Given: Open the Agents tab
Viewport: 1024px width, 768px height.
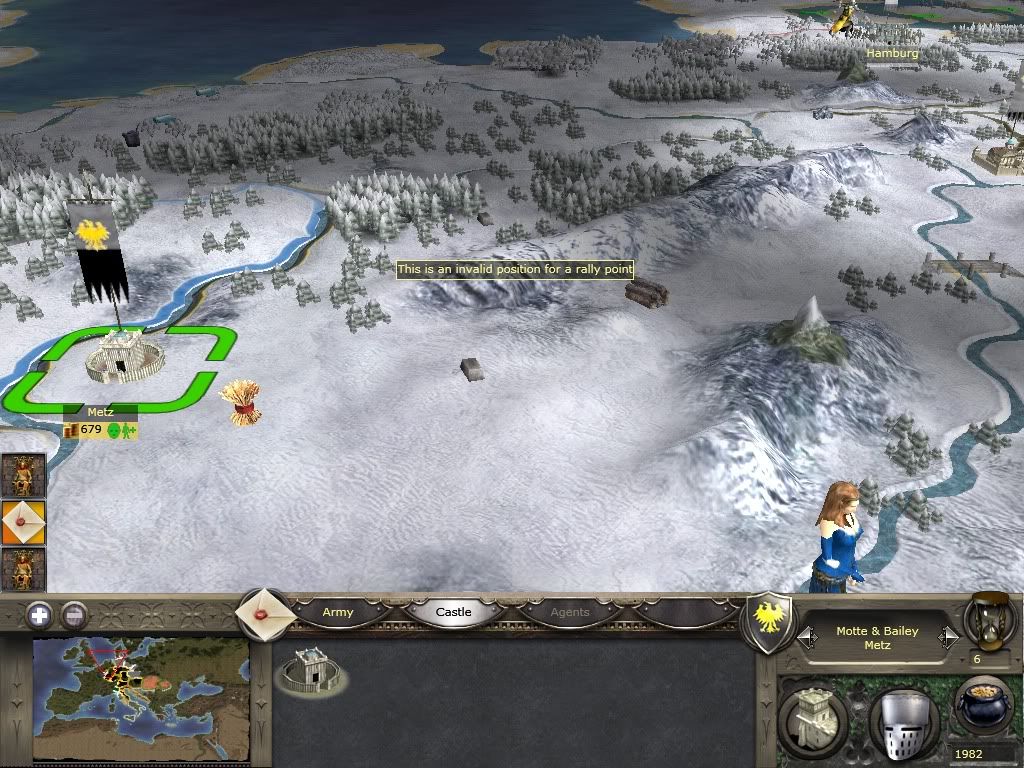Looking at the screenshot, I should pyautogui.click(x=570, y=612).
